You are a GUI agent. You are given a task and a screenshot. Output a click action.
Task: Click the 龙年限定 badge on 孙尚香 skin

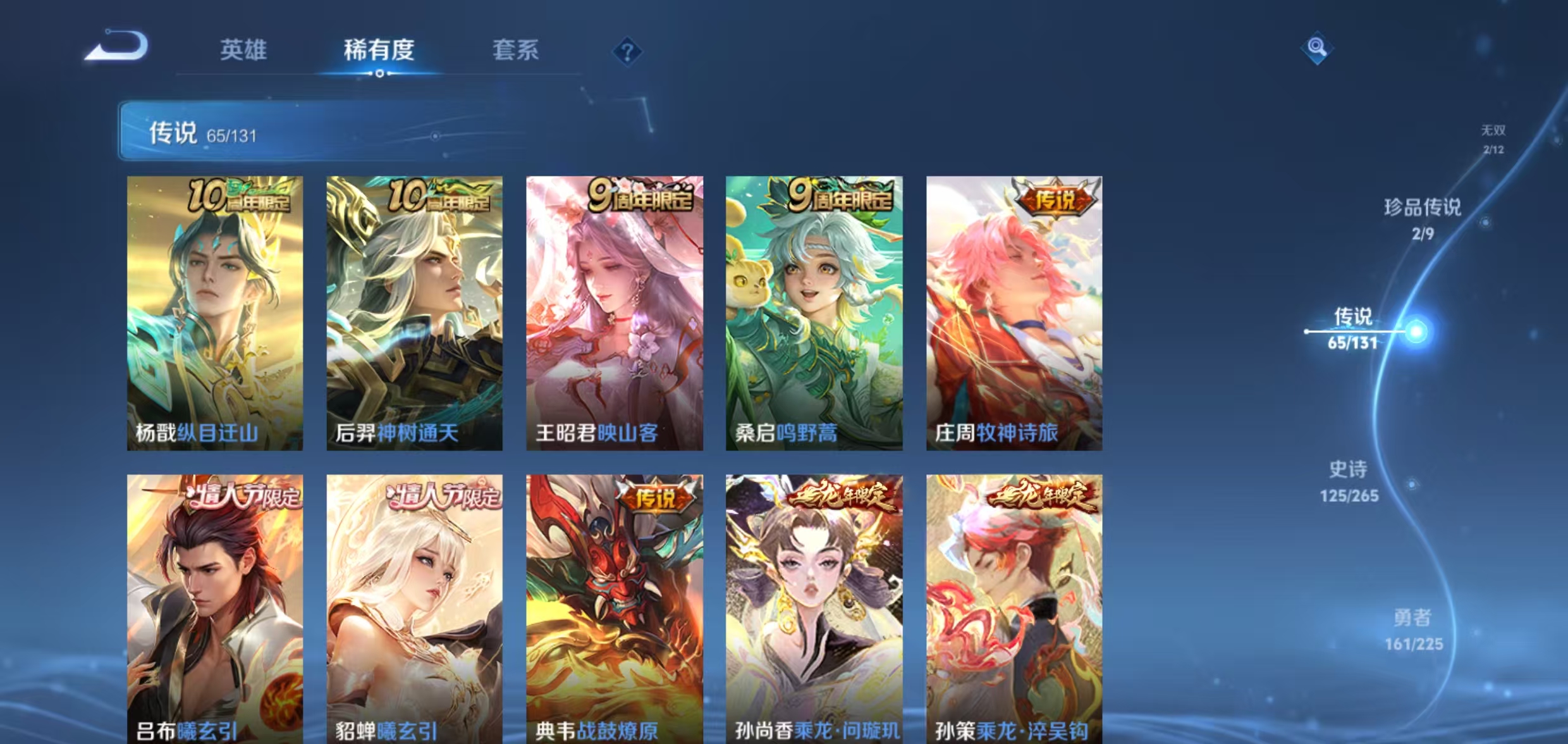[841, 497]
